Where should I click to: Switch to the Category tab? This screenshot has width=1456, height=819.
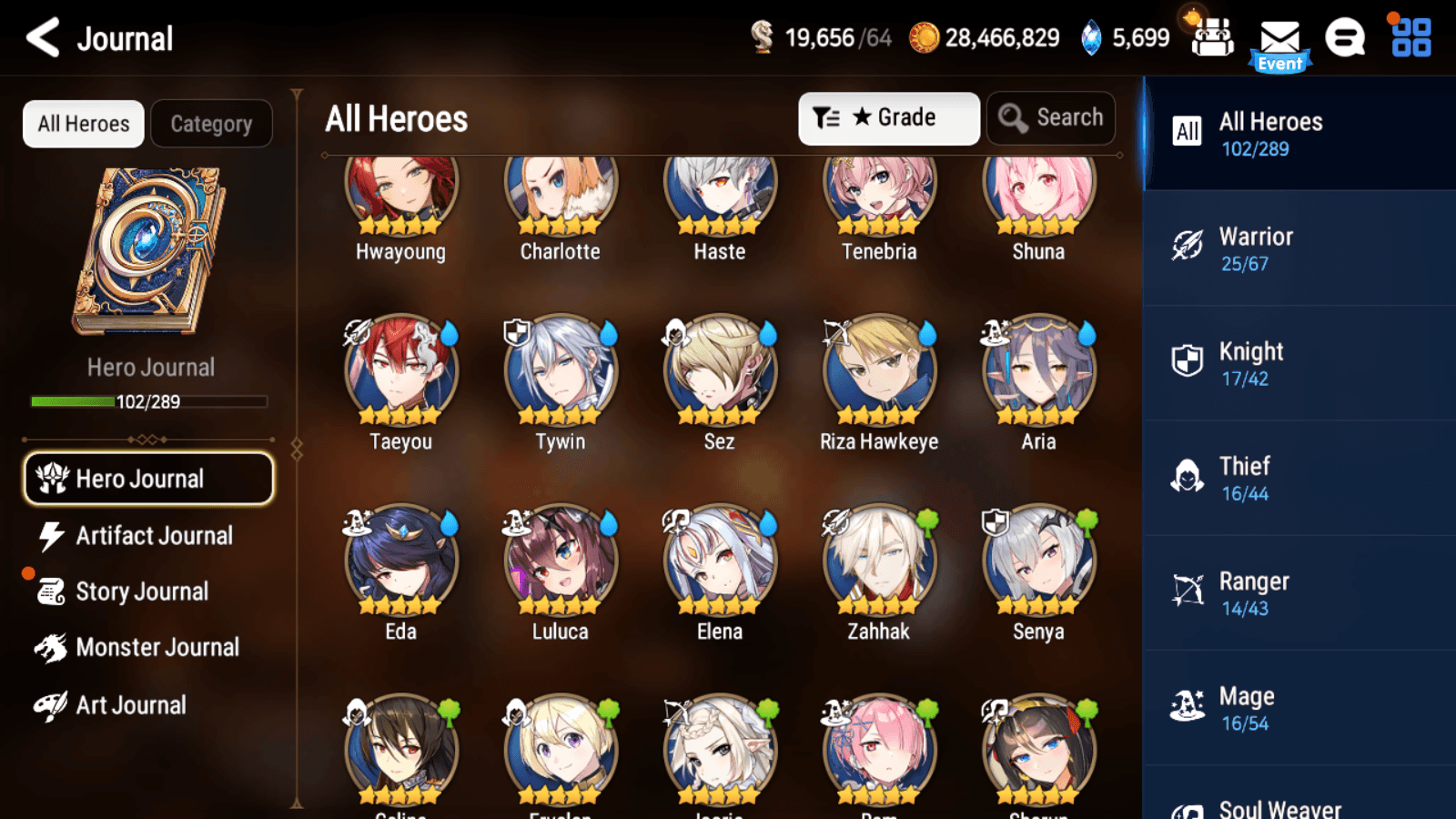(x=212, y=124)
